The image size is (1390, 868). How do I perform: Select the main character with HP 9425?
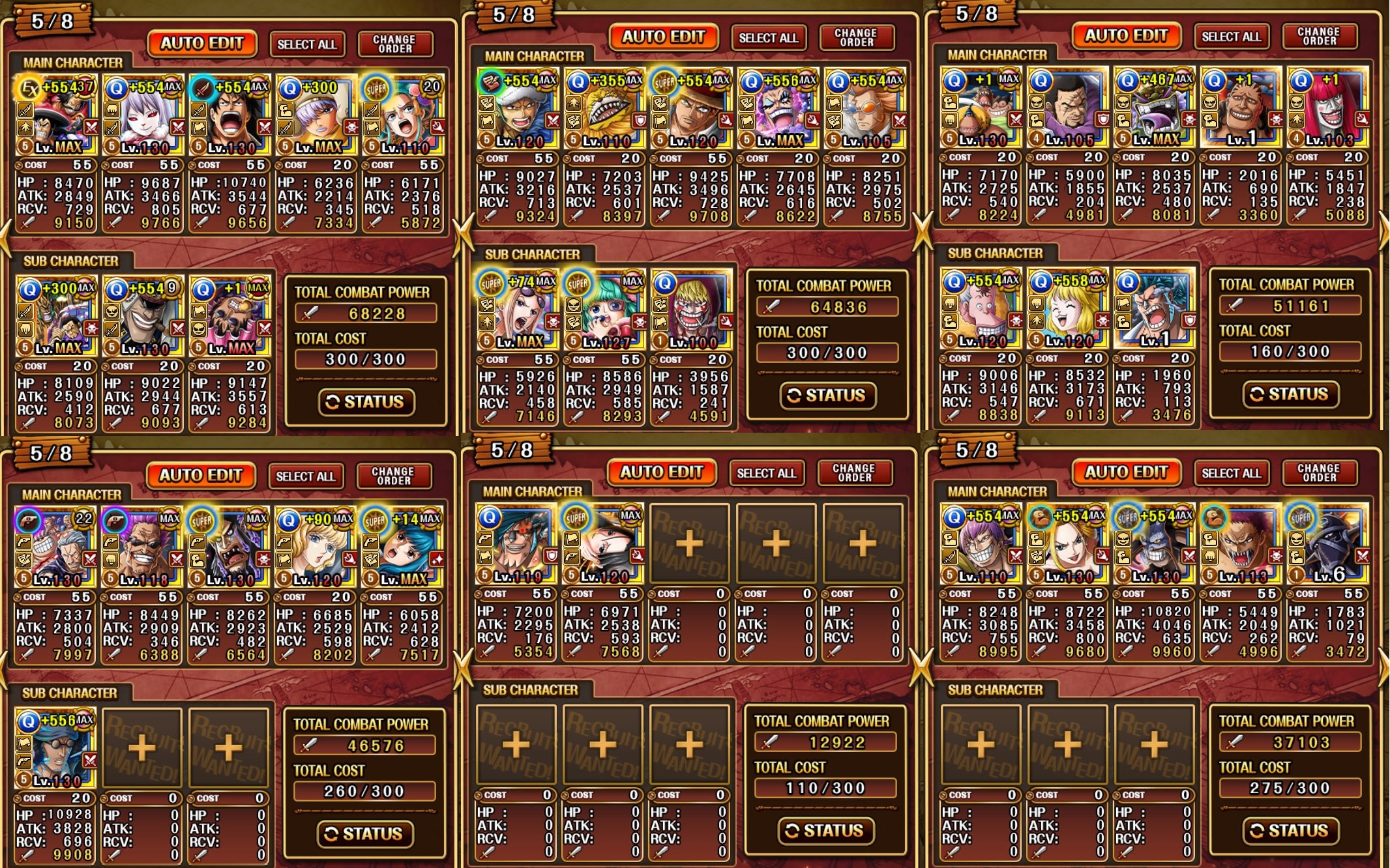coord(691,108)
